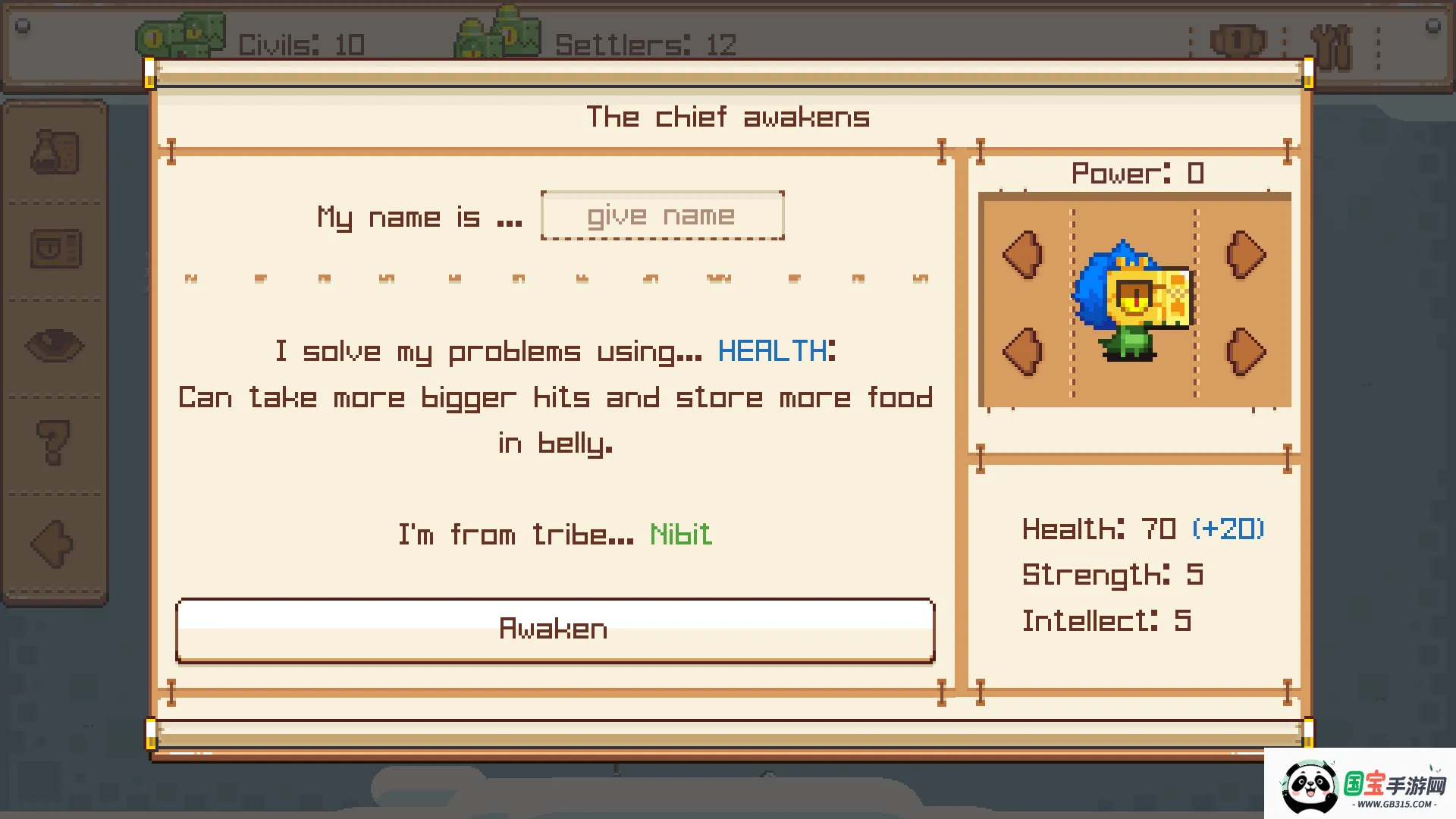Click the lower-left arrow in the character panel

[x=1023, y=350]
